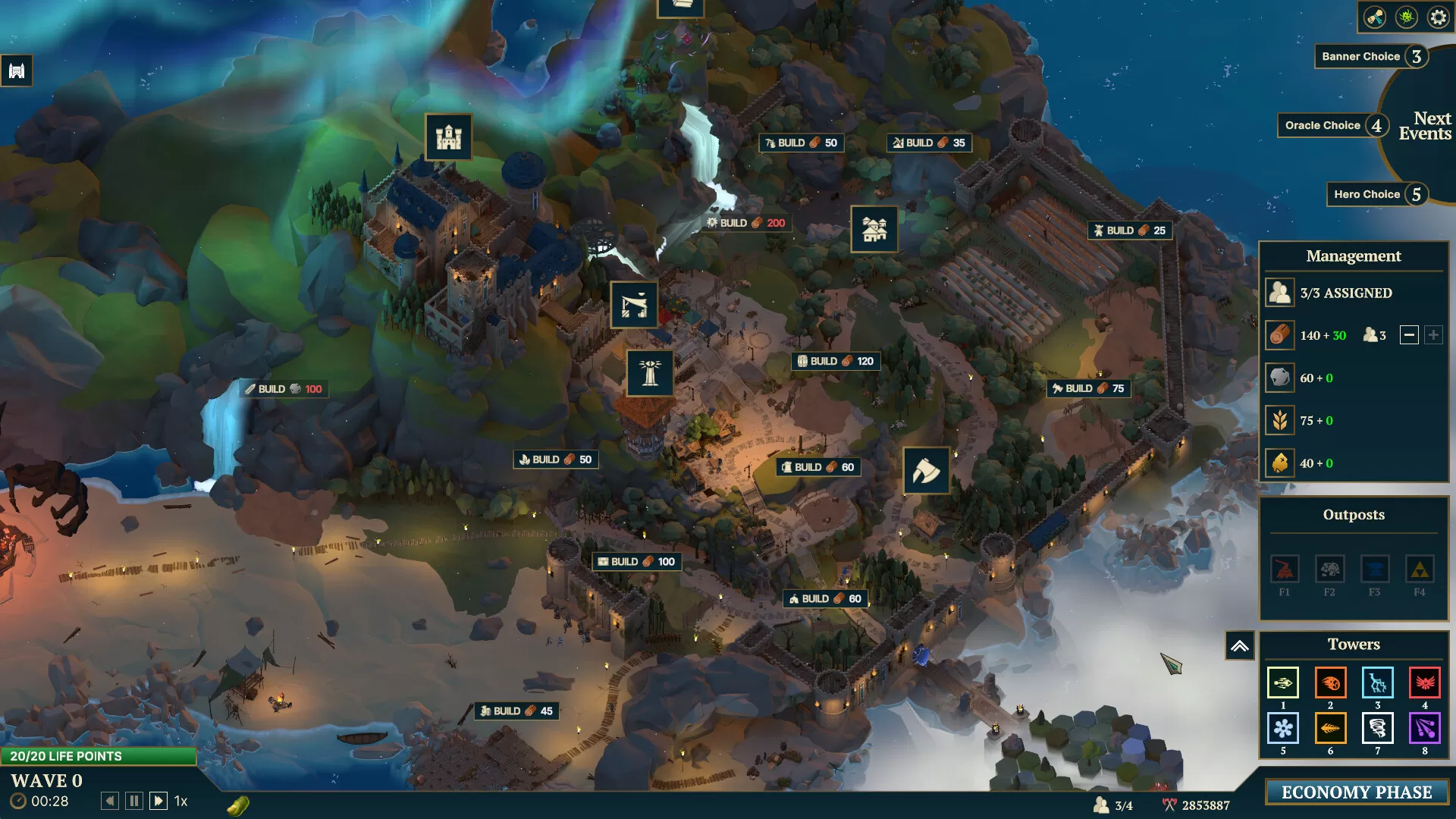Select the lighthouse building icon
Screen dimensions: 1456x819
tap(651, 372)
